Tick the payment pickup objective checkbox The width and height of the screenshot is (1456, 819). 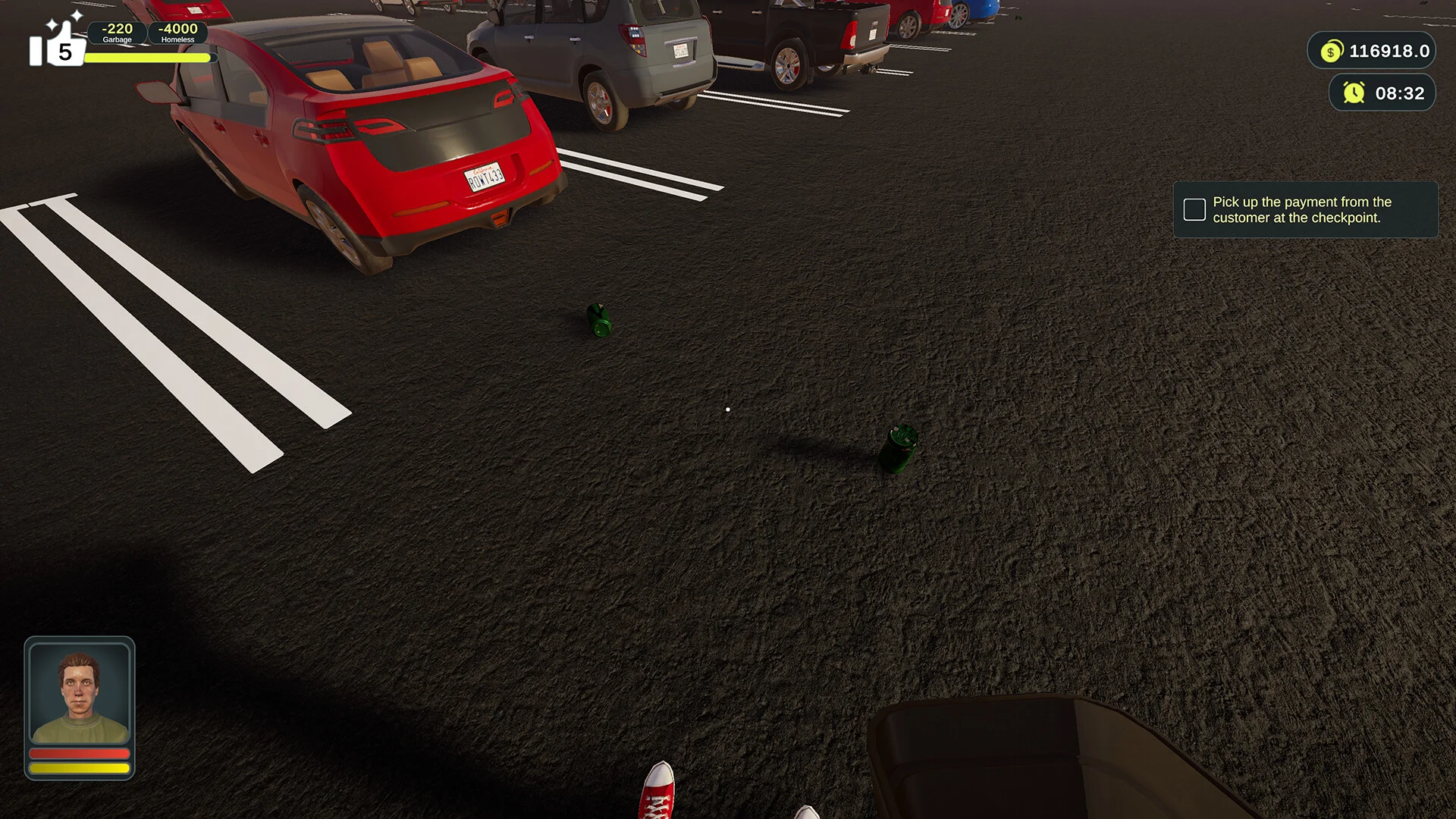point(1194,210)
